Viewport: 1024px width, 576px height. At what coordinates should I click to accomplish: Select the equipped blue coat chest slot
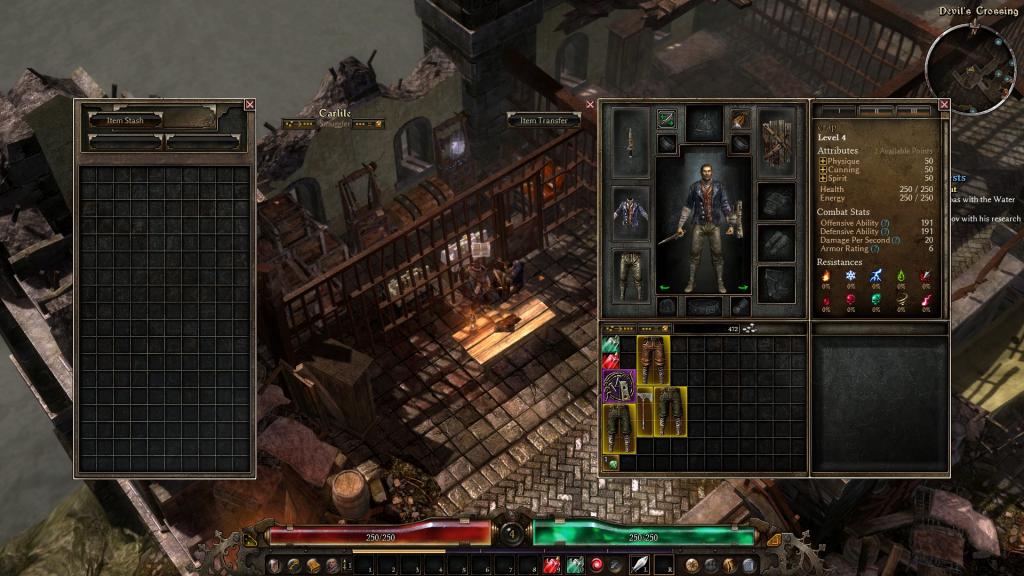631,212
